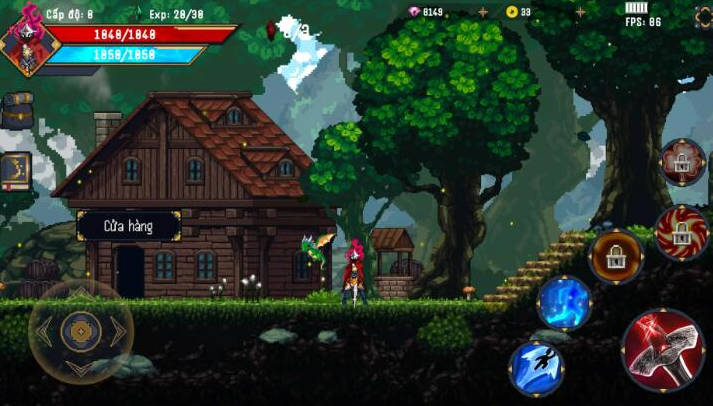The height and width of the screenshot is (406, 713).
Task: Enter the "Cửa hàng" shop
Action: click(128, 226)
